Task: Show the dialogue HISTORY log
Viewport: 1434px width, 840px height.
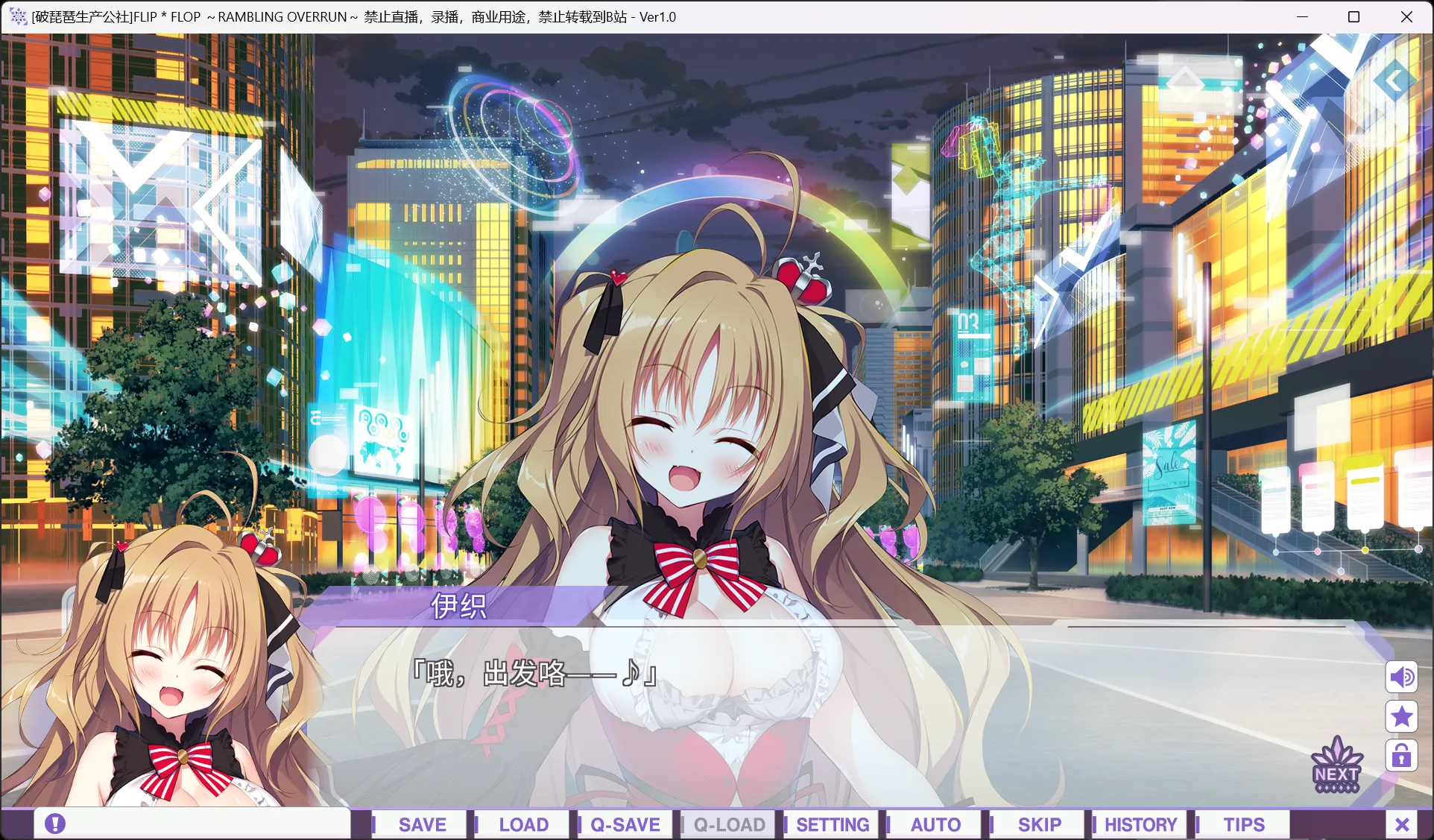Action: tap(1140, 824)
